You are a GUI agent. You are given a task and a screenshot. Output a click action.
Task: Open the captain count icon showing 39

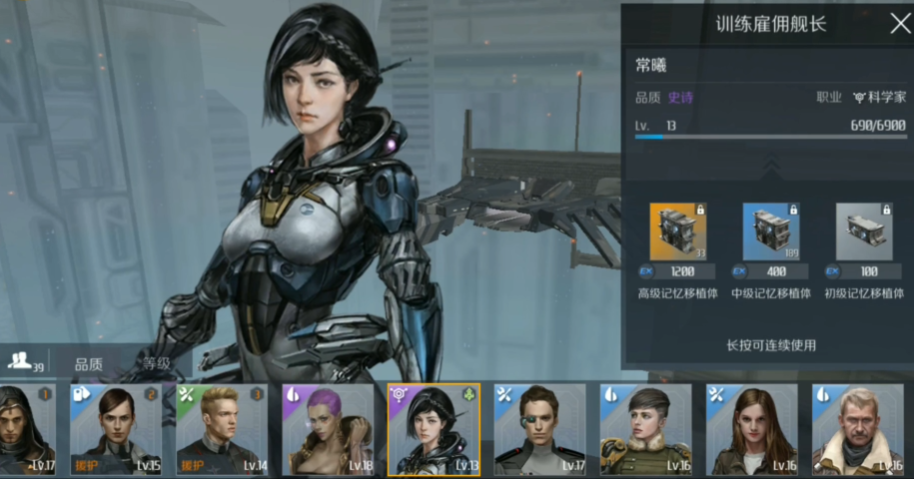tap(22, 362)
